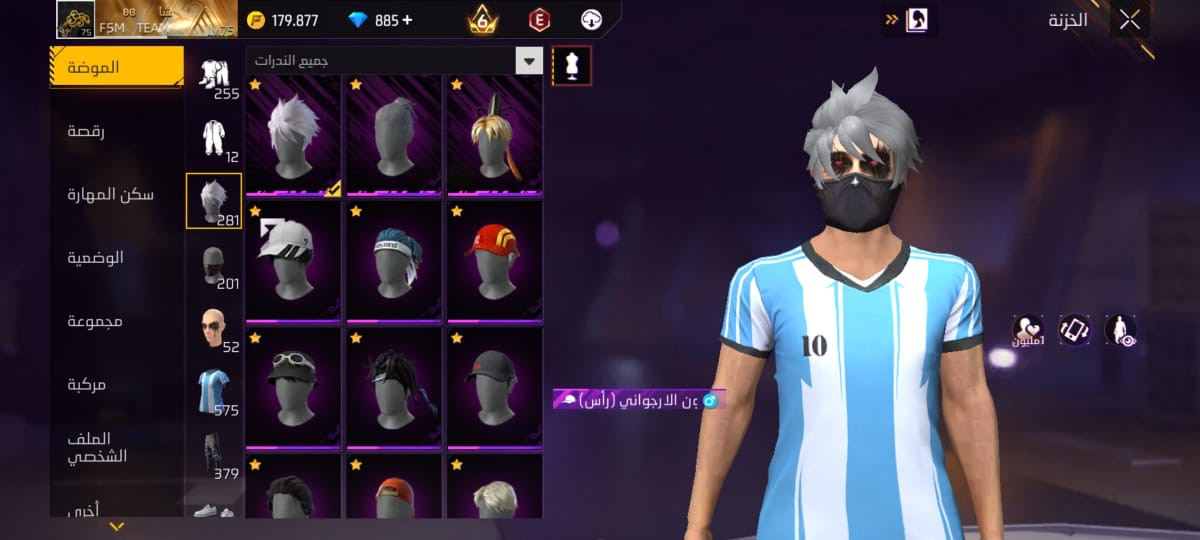Close the vault screen with the X

pyautogui.click(x=1129, y=19)
